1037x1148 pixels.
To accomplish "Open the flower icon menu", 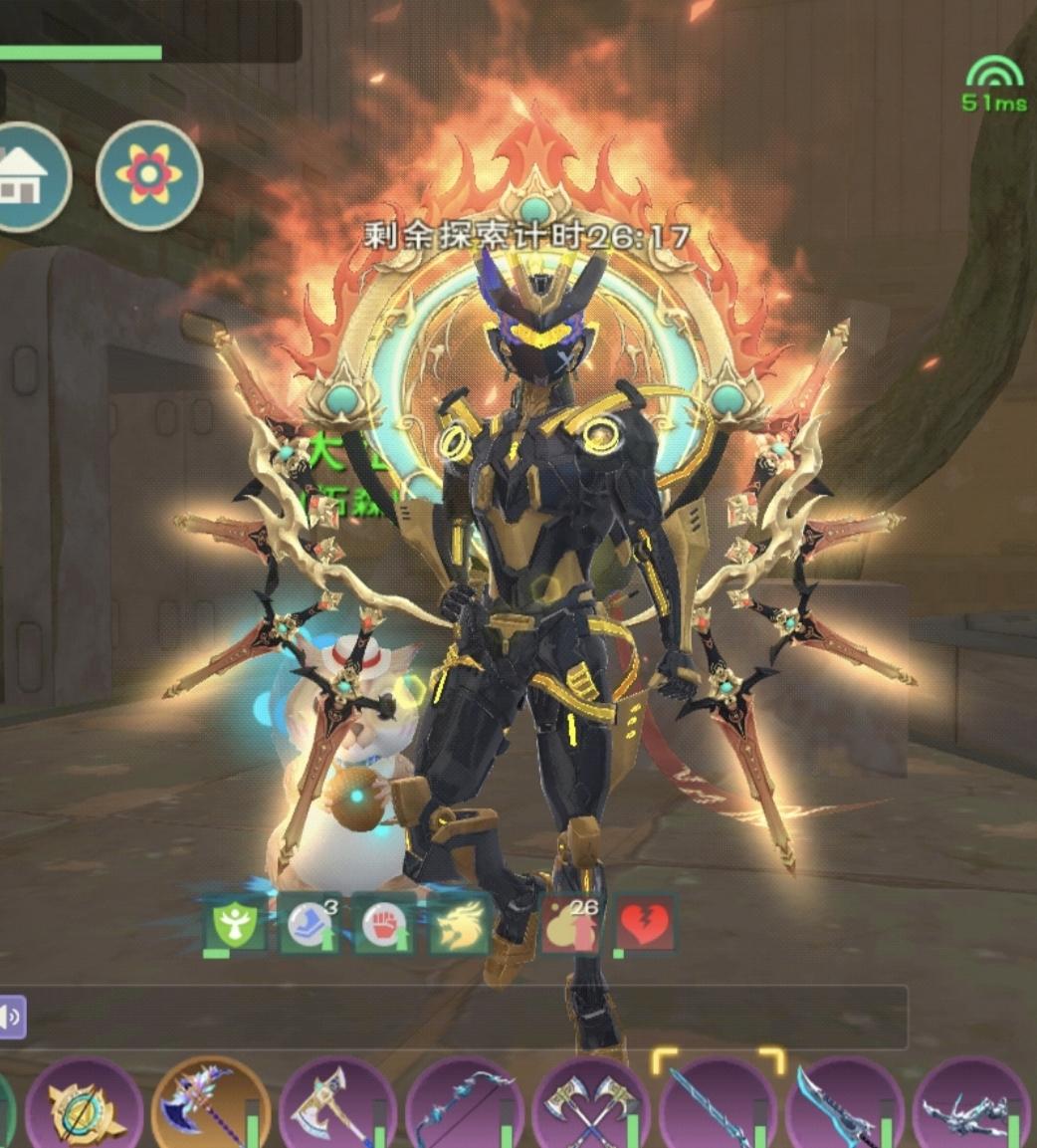I will [x=149, y=176].
